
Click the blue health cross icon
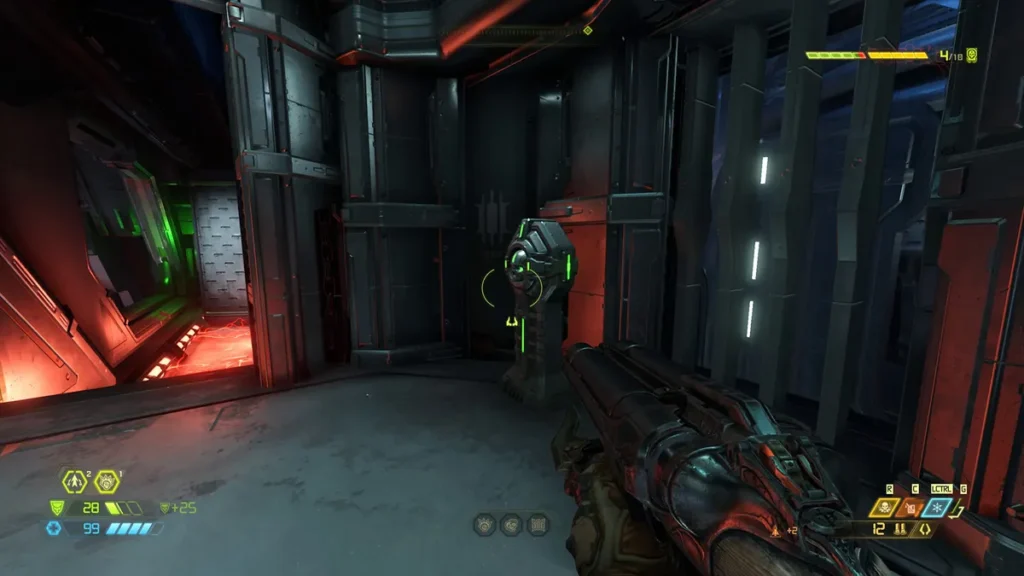(x=54, y=527)
